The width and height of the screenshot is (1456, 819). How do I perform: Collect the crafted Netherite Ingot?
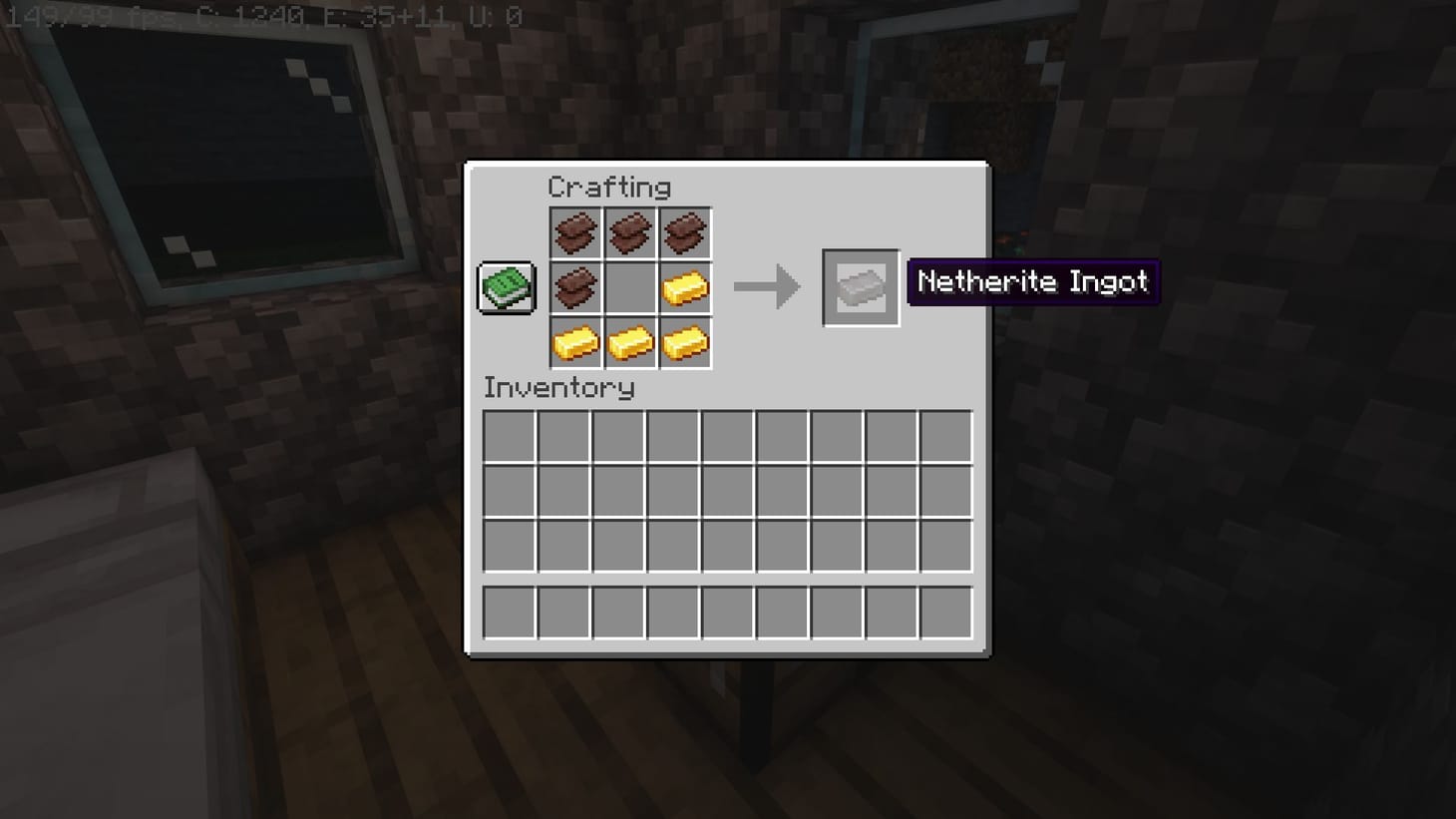pos(860,289)
